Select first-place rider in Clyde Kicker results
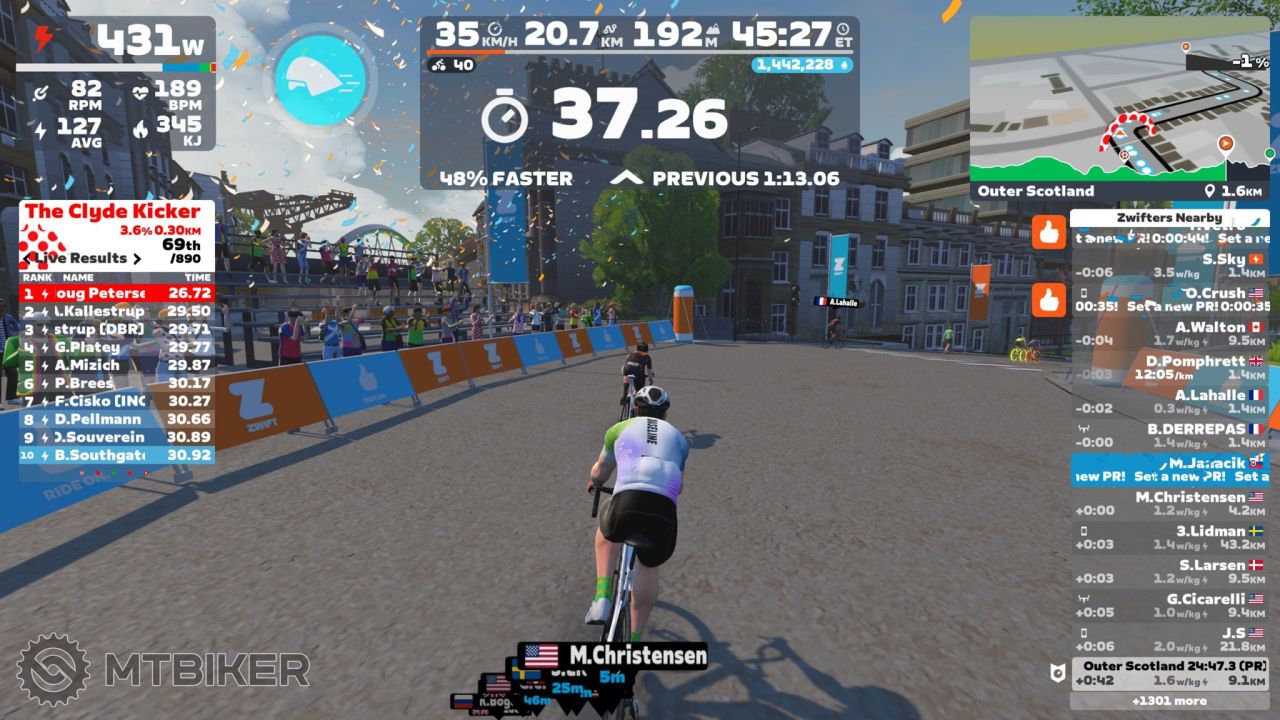The width and height of the screenshot is (1280, 720). pos(117,293)
